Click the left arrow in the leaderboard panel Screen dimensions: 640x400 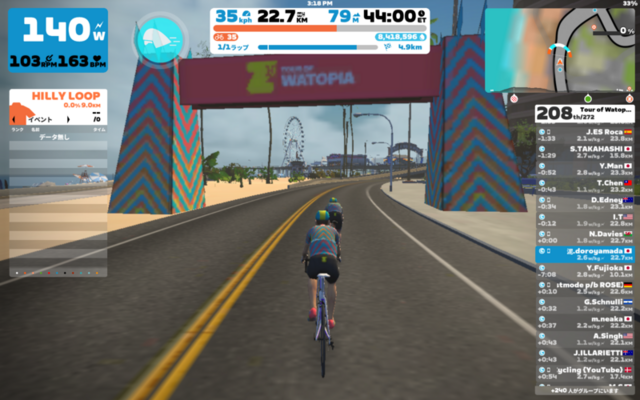point(13,119)
